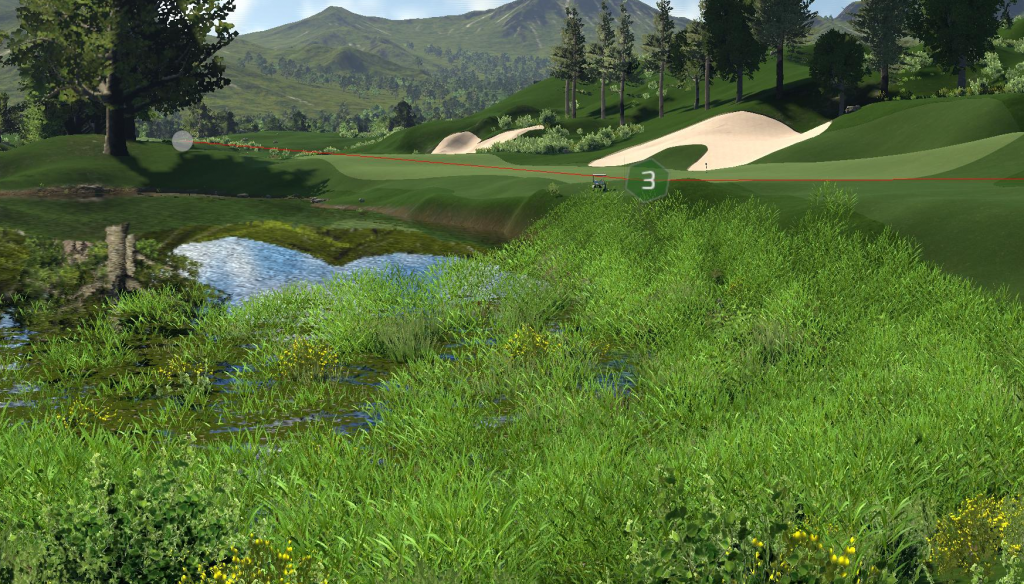The width and height of the screenshot is (1024, 584).
Task: Select the green hexagon hole 3 marker
Action: 648,180
